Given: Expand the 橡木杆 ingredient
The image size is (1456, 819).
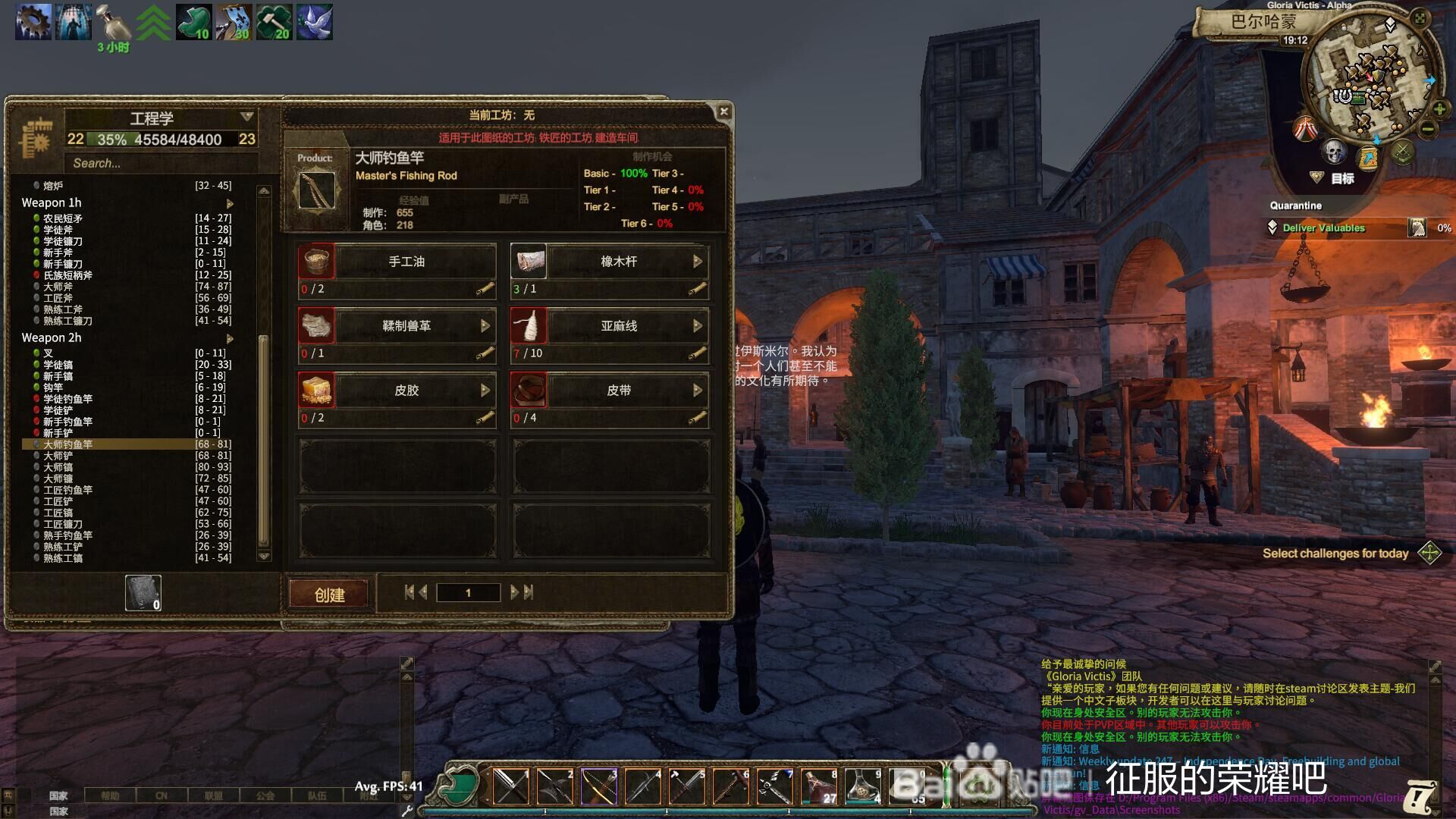Looking at the screenshot, I should point(697,262).
